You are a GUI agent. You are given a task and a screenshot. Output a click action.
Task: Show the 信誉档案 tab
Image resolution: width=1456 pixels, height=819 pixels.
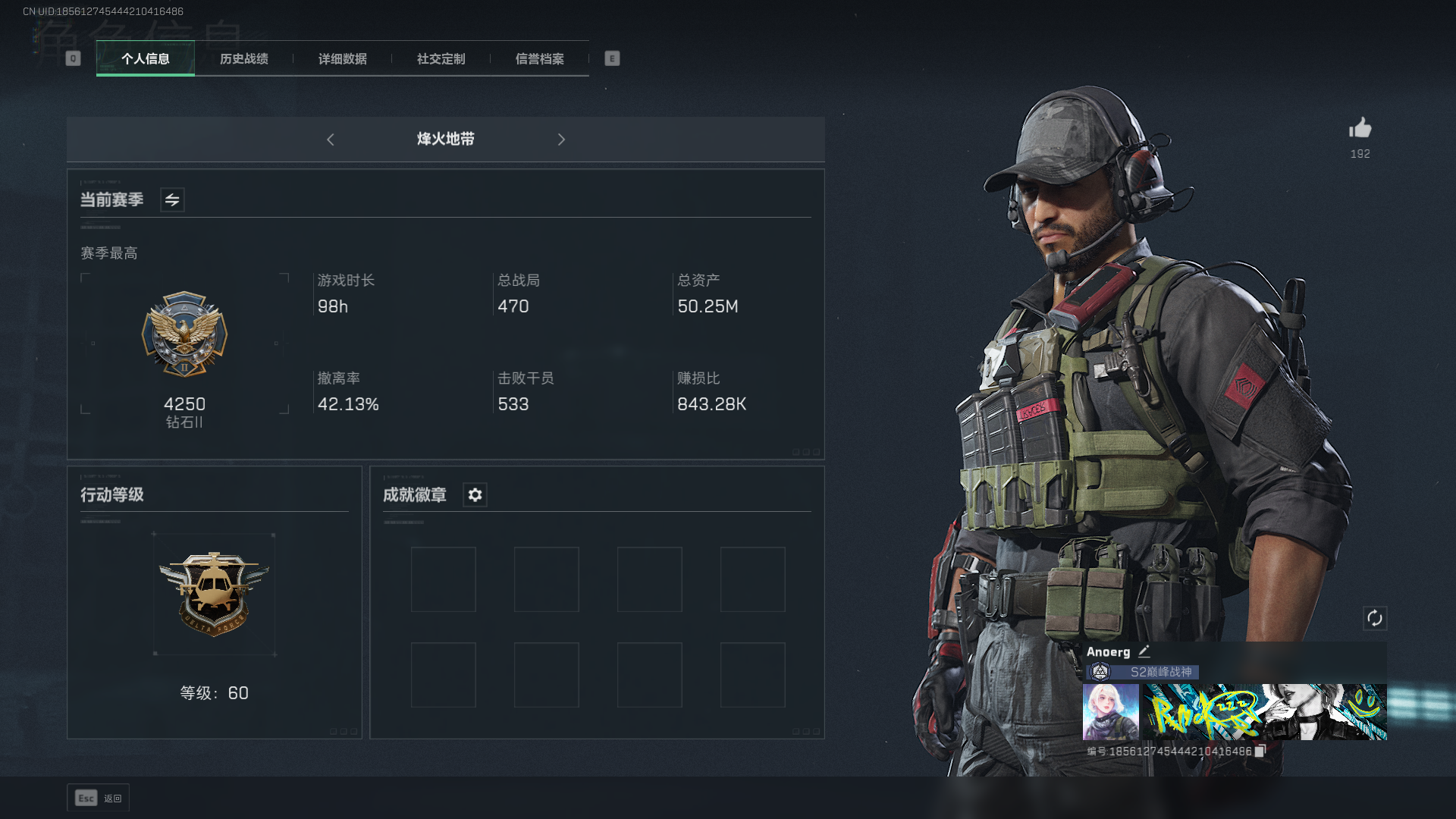click(540, 59)
